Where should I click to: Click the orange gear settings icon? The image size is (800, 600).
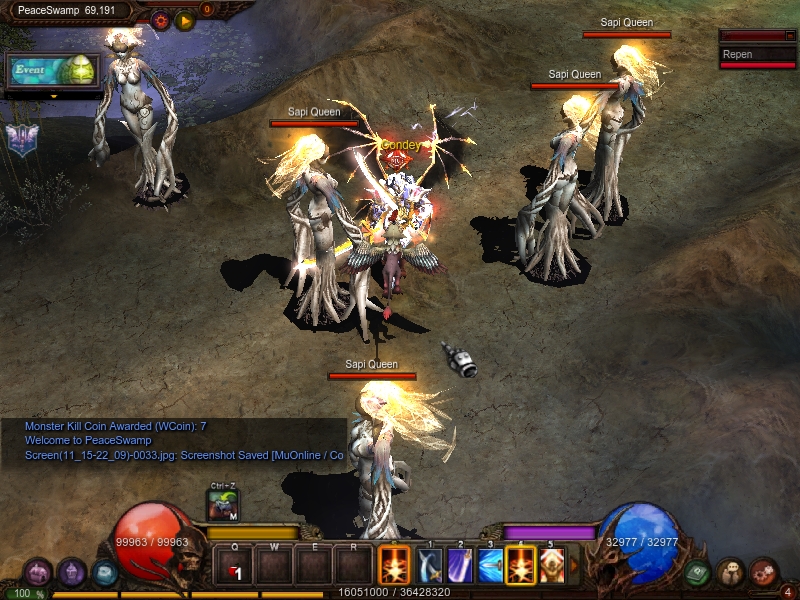160,20
